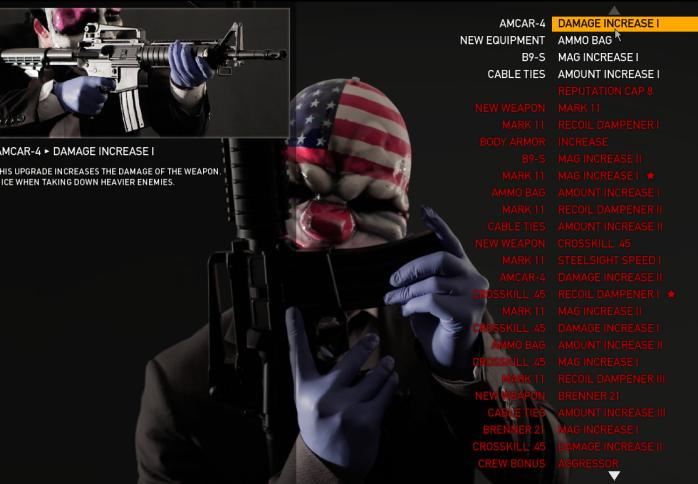This screenshot has height=484, width=698.
Task: Open the Reputation Cap 8 entry
Action: pos(605,91)
